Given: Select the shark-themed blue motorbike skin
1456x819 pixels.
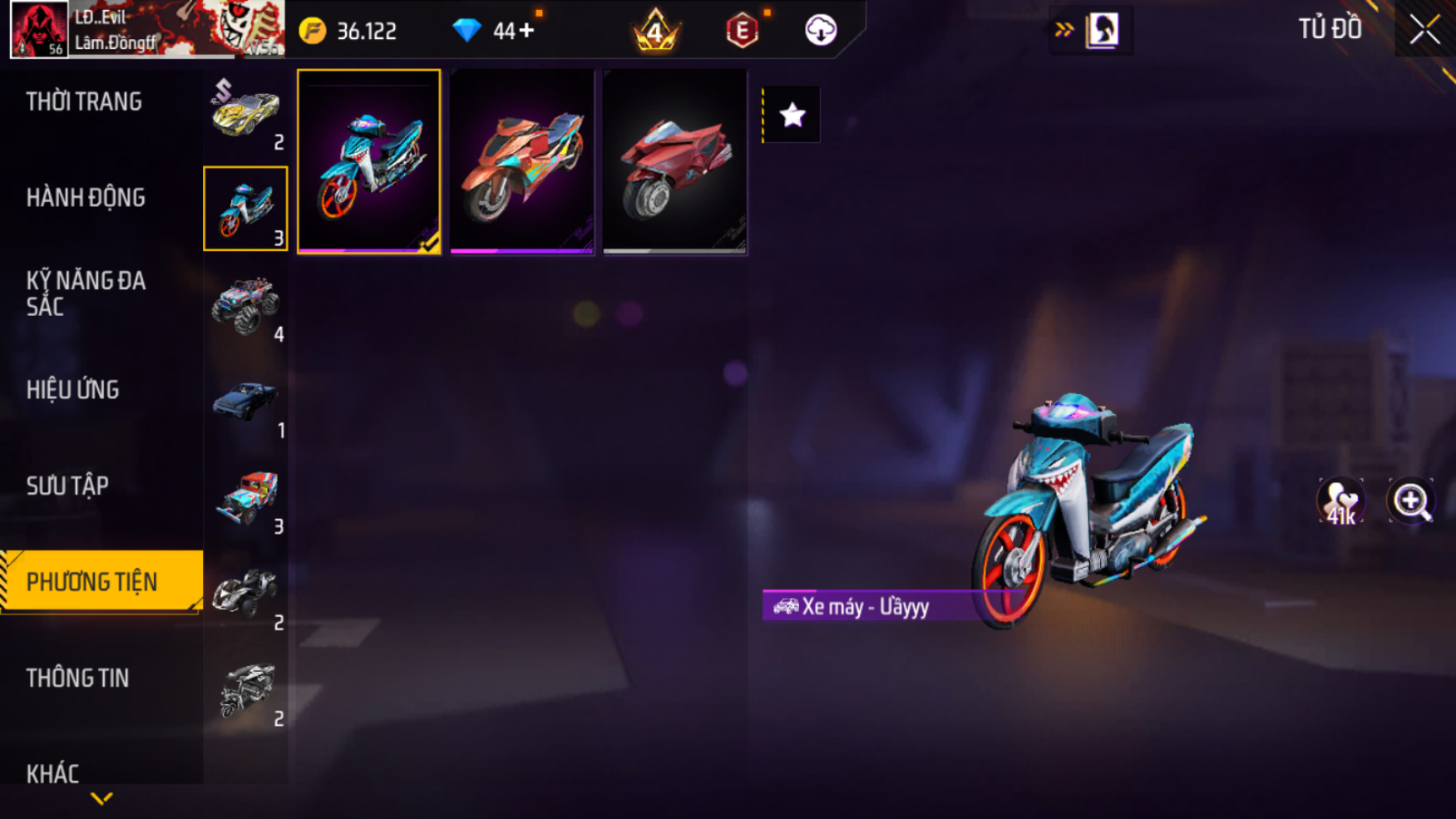Looking at the screenshot, I should pyautogui.click(x=369, y=162).
